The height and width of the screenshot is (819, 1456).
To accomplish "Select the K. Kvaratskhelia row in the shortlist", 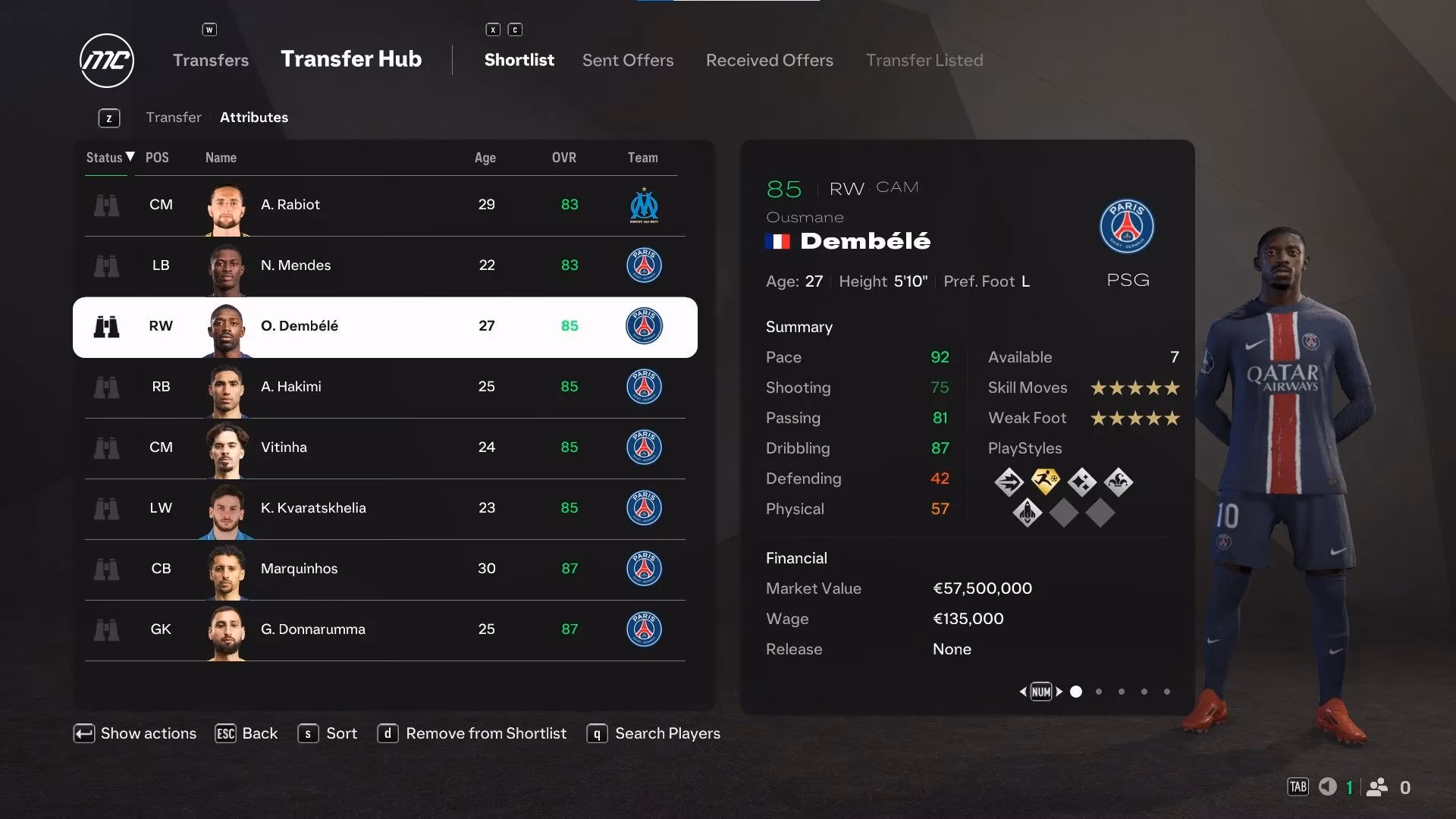I will 384,509.
